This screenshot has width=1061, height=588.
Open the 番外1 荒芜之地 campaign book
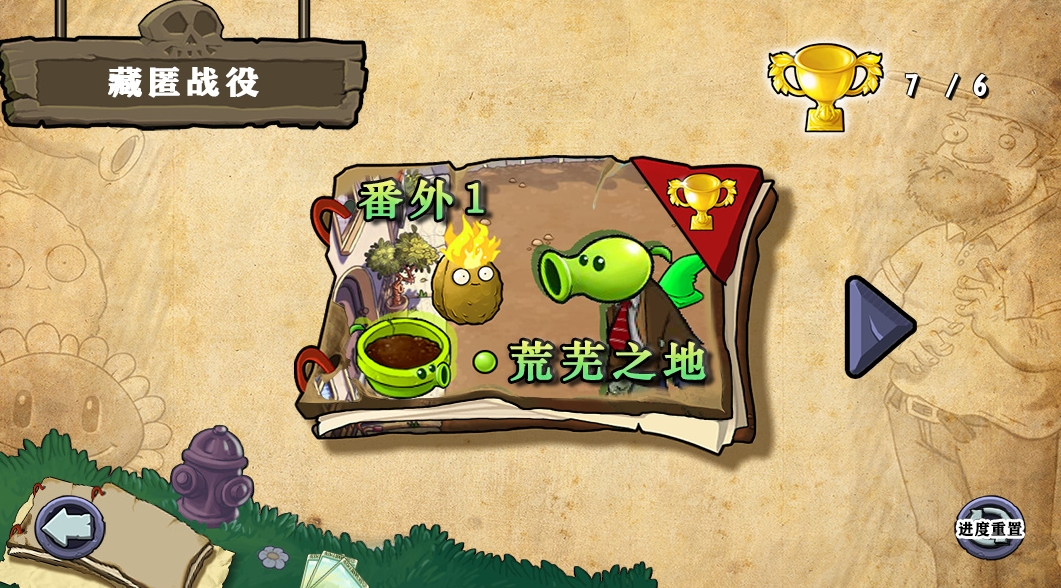tap(540, 300)
